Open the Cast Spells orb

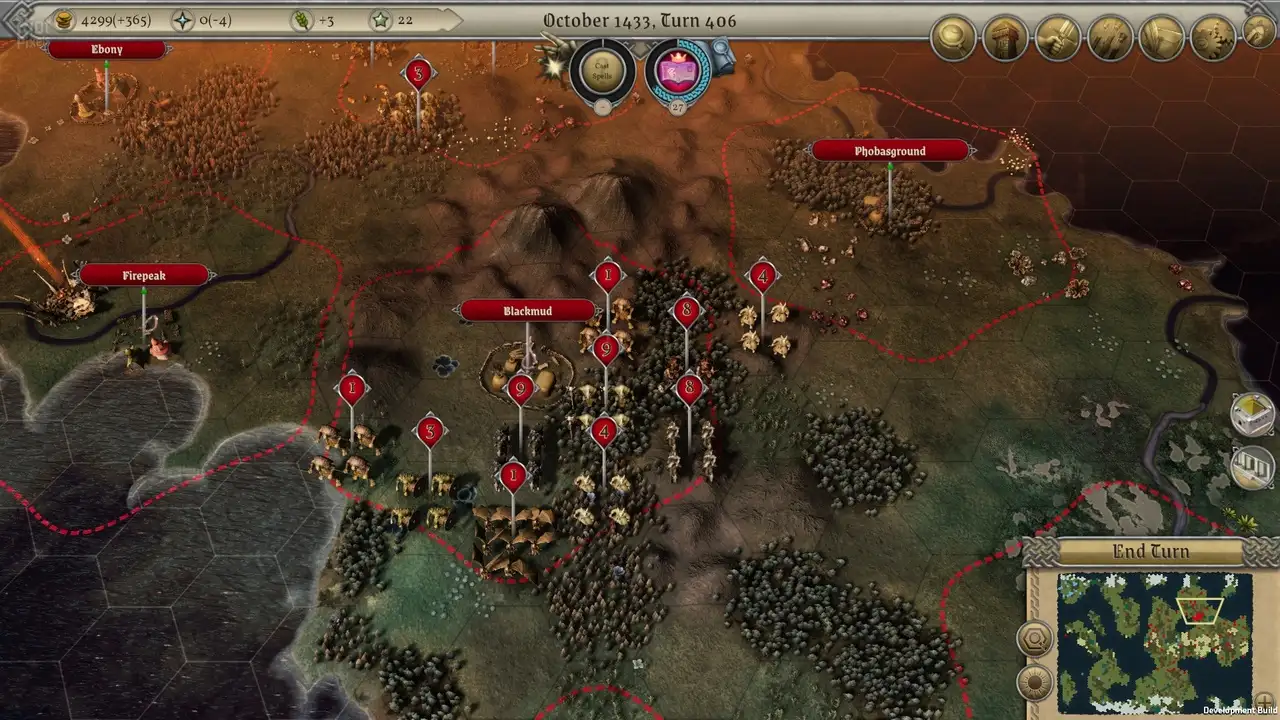point(602,70)
